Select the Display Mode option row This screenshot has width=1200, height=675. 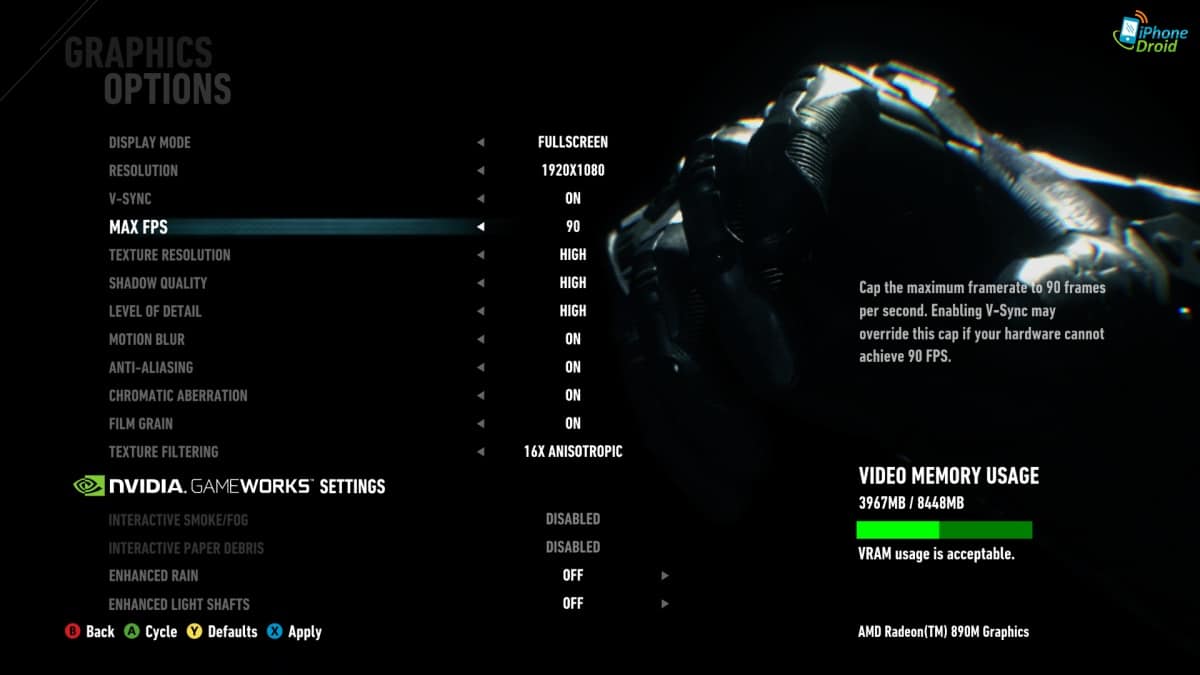point(150,142)
